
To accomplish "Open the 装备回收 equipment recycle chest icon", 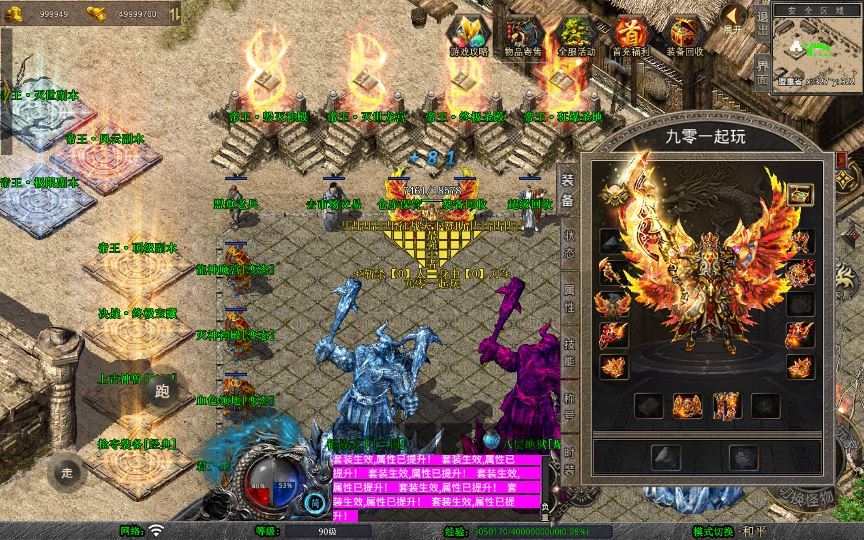I will click(685, 36).
